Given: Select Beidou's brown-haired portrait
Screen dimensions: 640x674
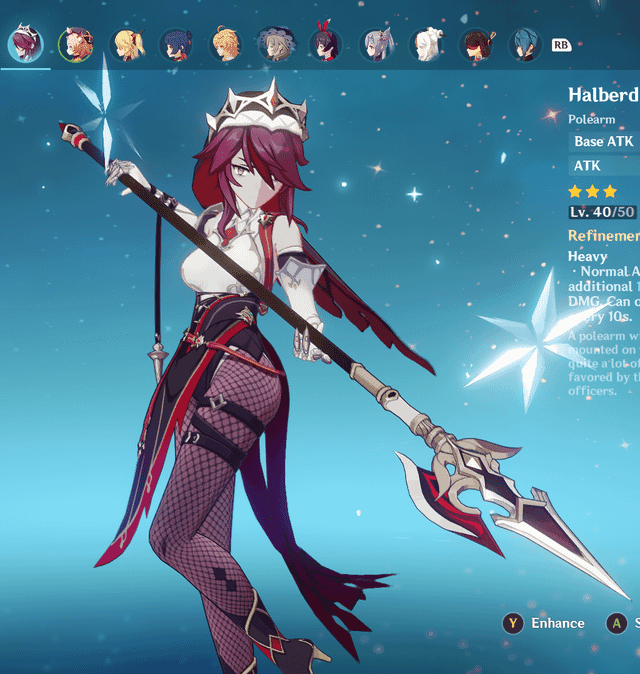Looking at the screenshot, I should click(x=477, y=44).
